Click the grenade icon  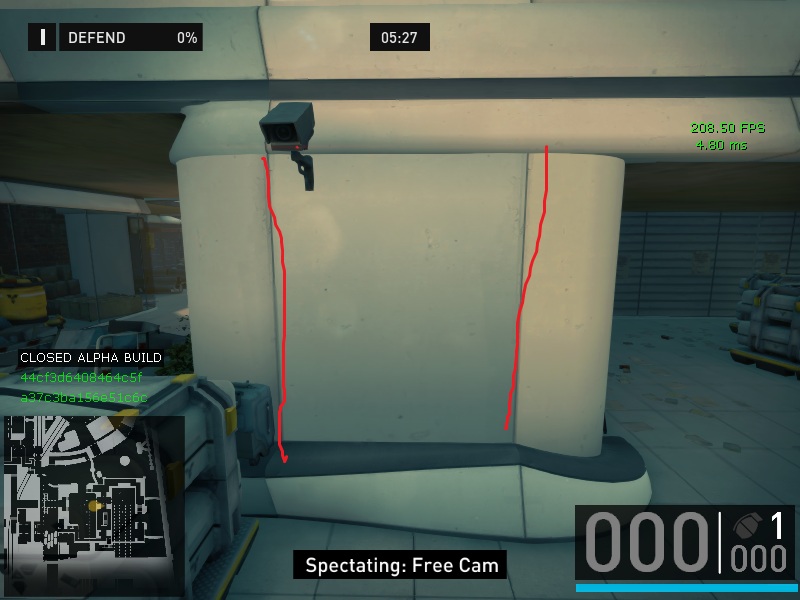pos(748,527)
